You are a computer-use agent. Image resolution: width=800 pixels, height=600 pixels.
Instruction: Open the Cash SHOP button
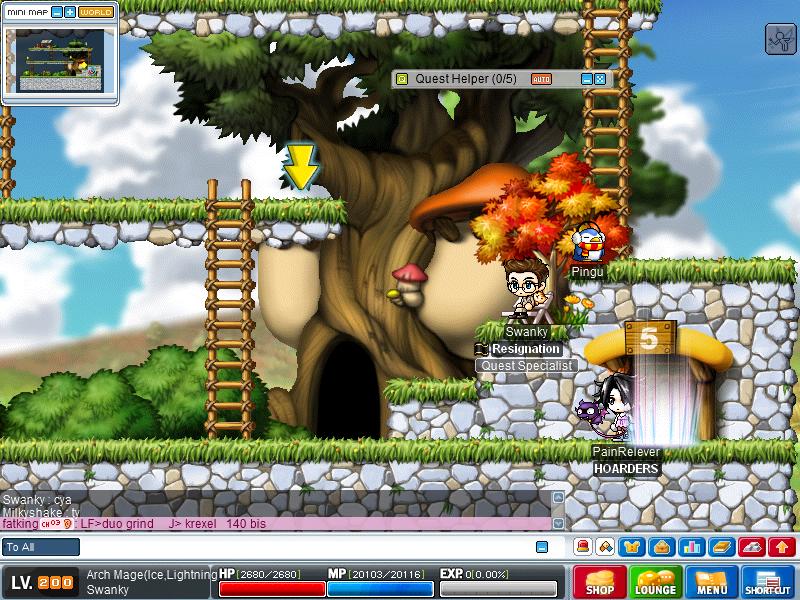point(600,582)
